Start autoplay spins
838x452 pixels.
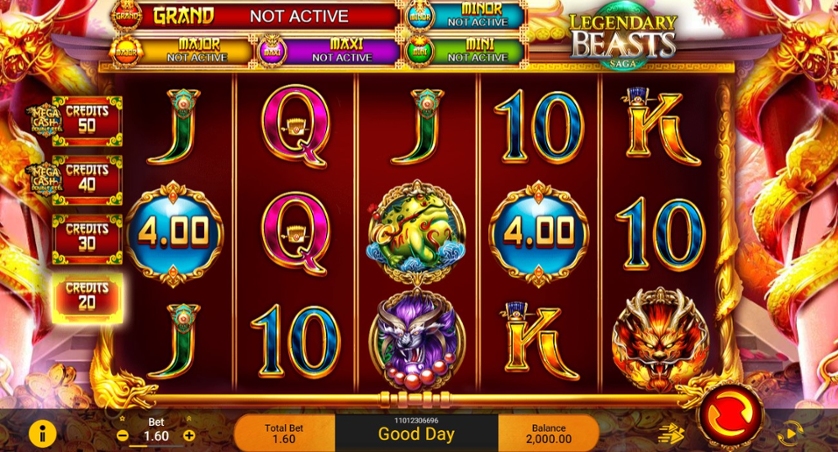tap(790, 433)
